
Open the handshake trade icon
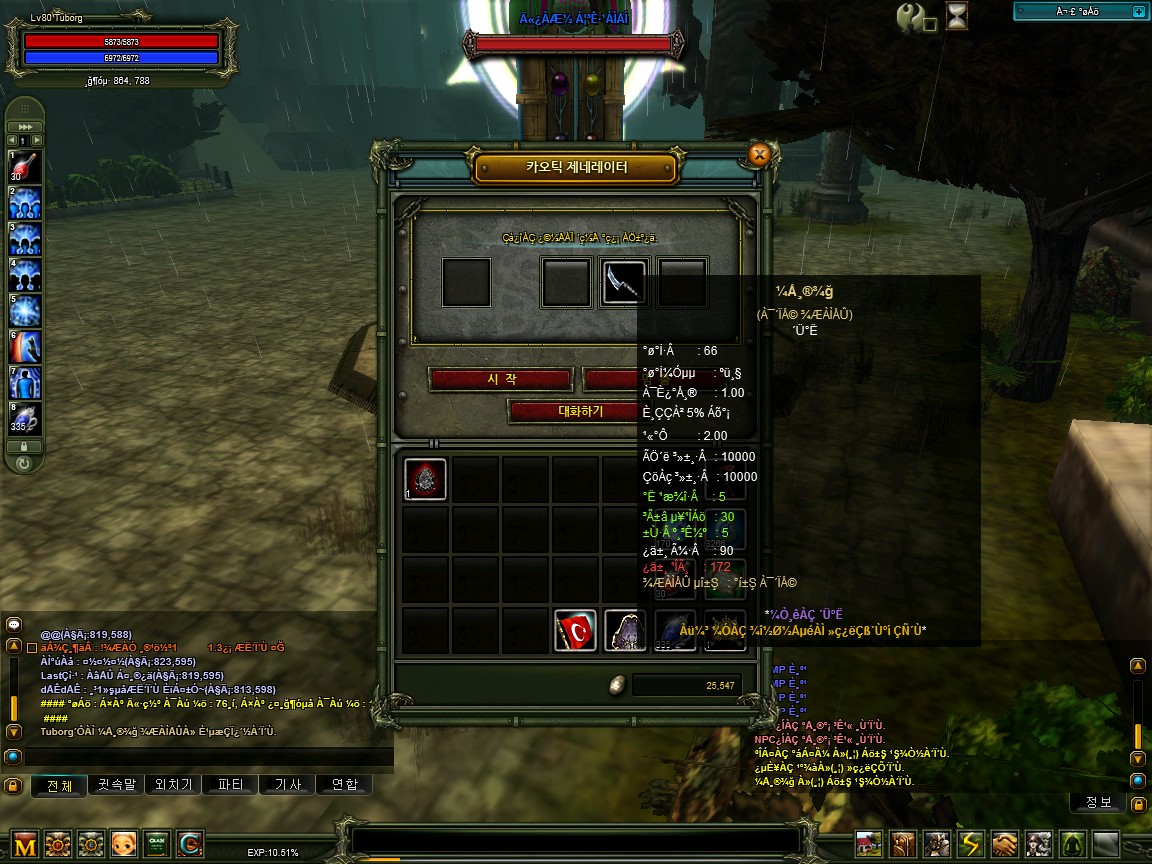[x=1005, y=845]
